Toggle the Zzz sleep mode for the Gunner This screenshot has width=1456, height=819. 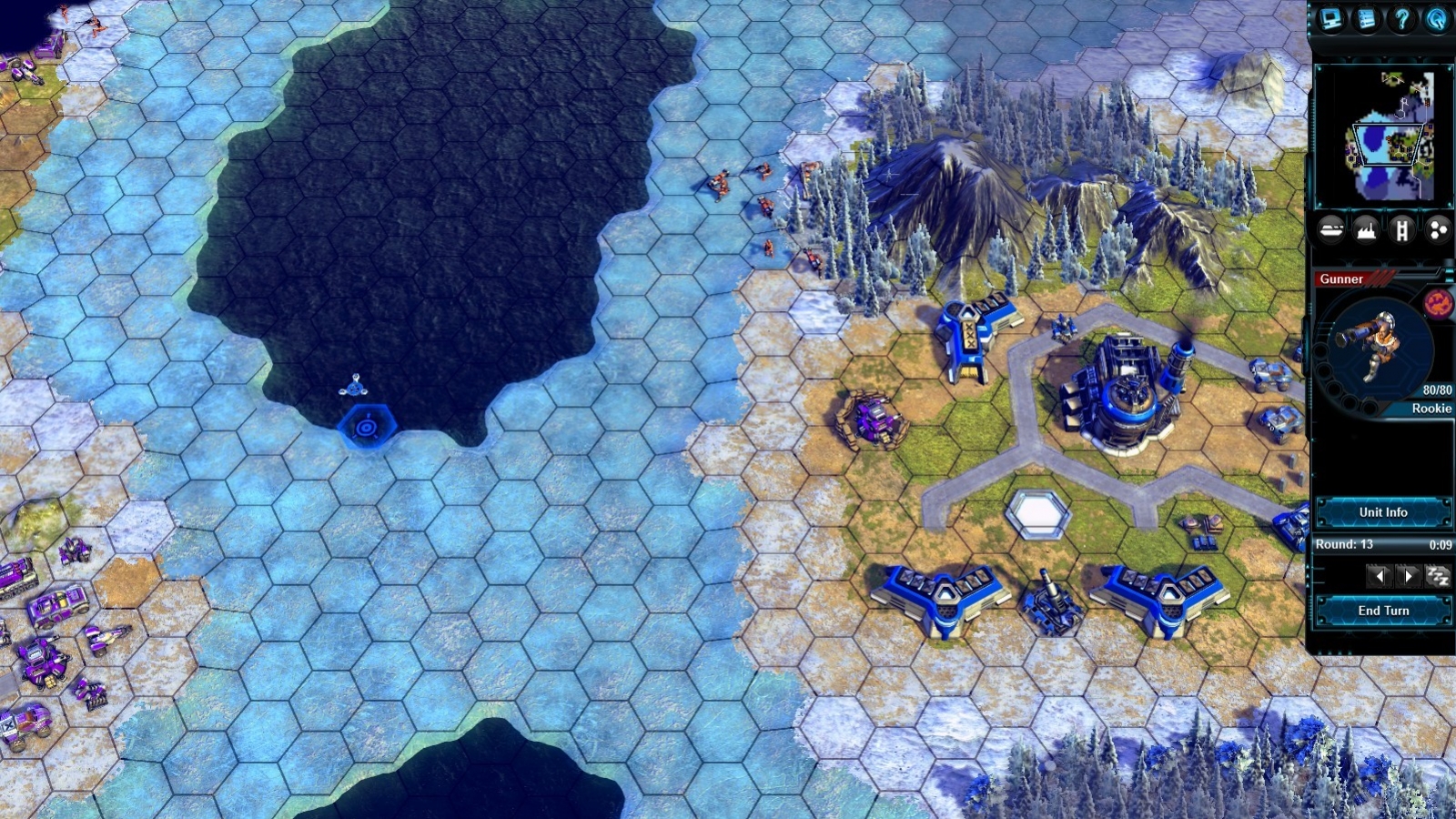pos(1436,575)
